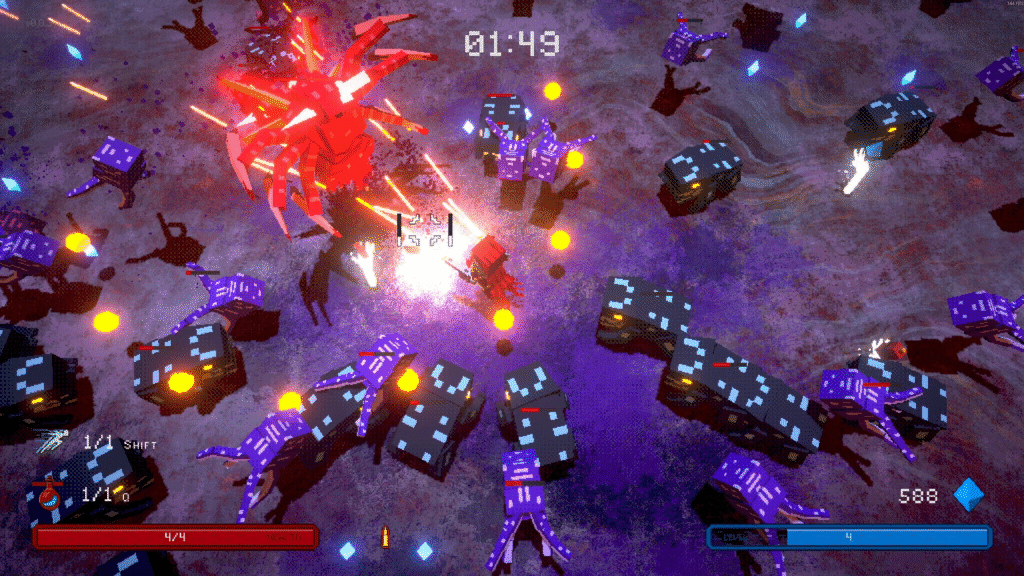Select the bullet ammo icon
Screen dimensions: 1024x576
coord(384,538)
